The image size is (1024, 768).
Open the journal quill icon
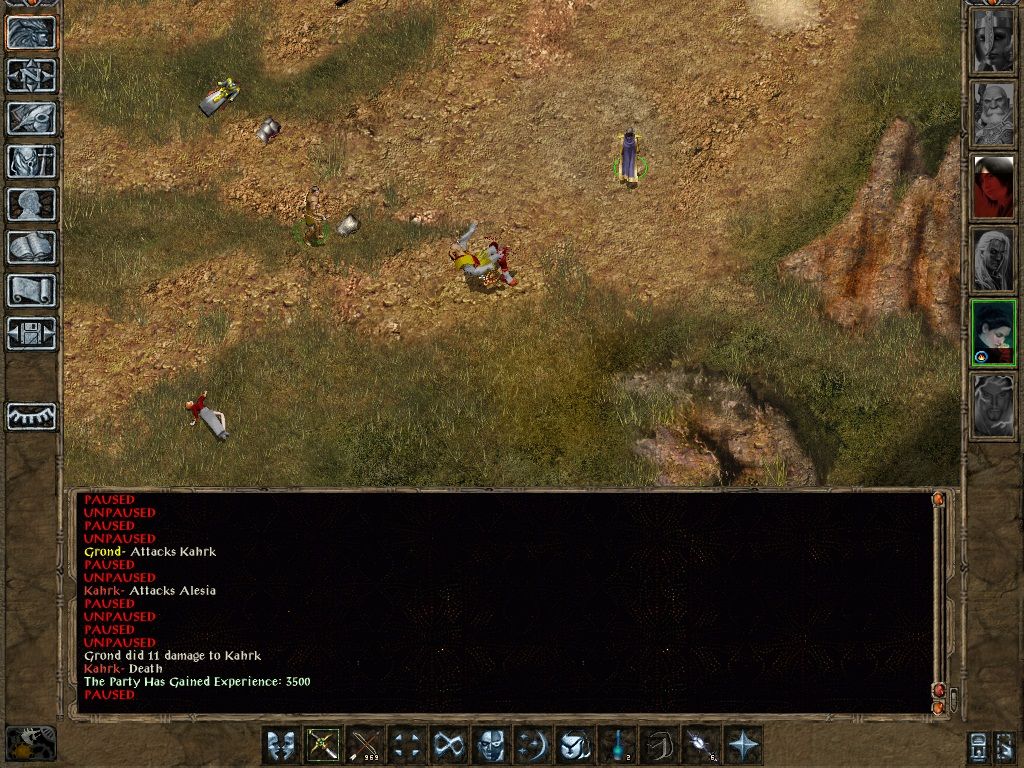[x=31, y=118]
